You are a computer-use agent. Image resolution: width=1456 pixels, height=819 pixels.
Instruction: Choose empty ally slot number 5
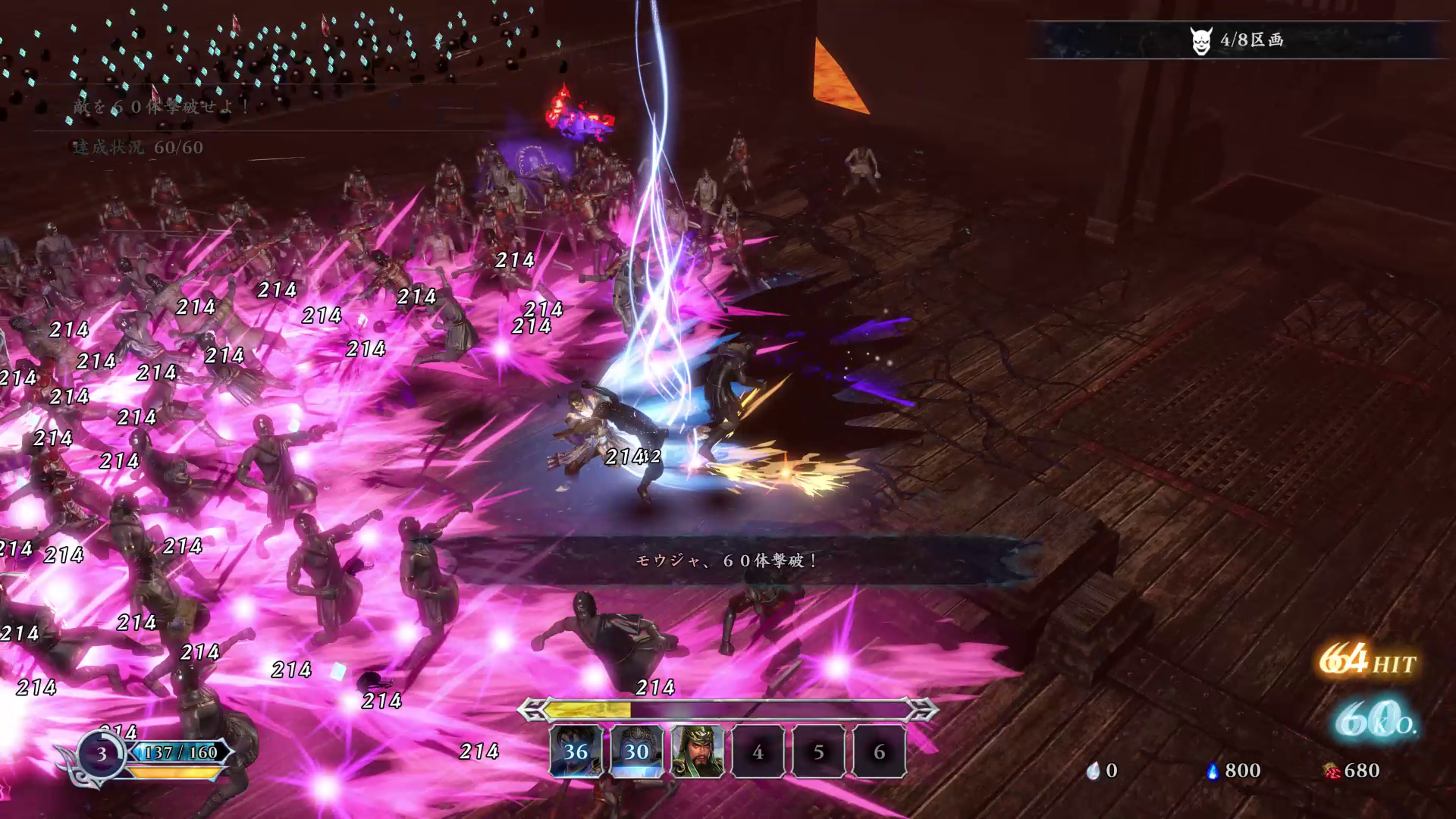(818, 751)
